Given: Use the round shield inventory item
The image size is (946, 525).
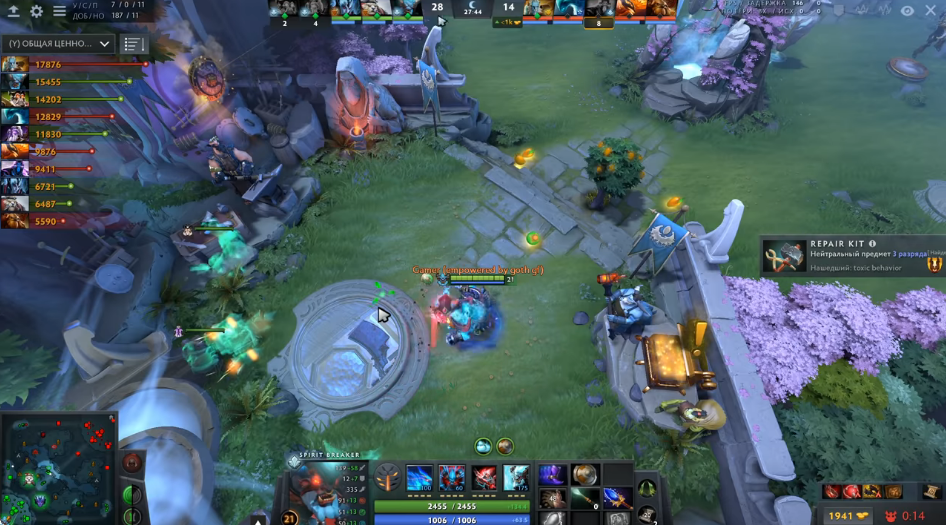Looking at the screenshot, I should (585, 475).
